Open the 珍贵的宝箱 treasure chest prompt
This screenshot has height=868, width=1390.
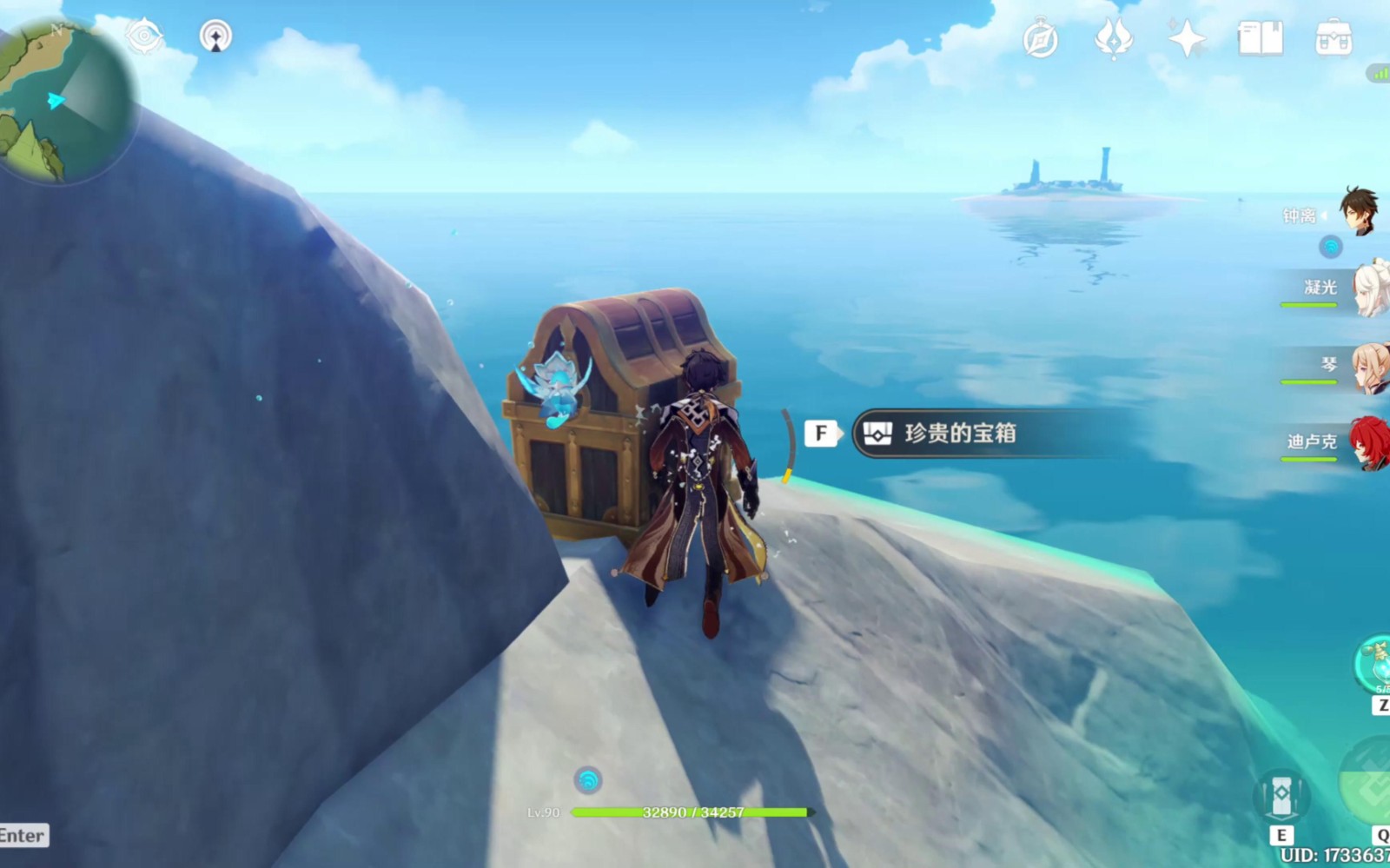959,434
